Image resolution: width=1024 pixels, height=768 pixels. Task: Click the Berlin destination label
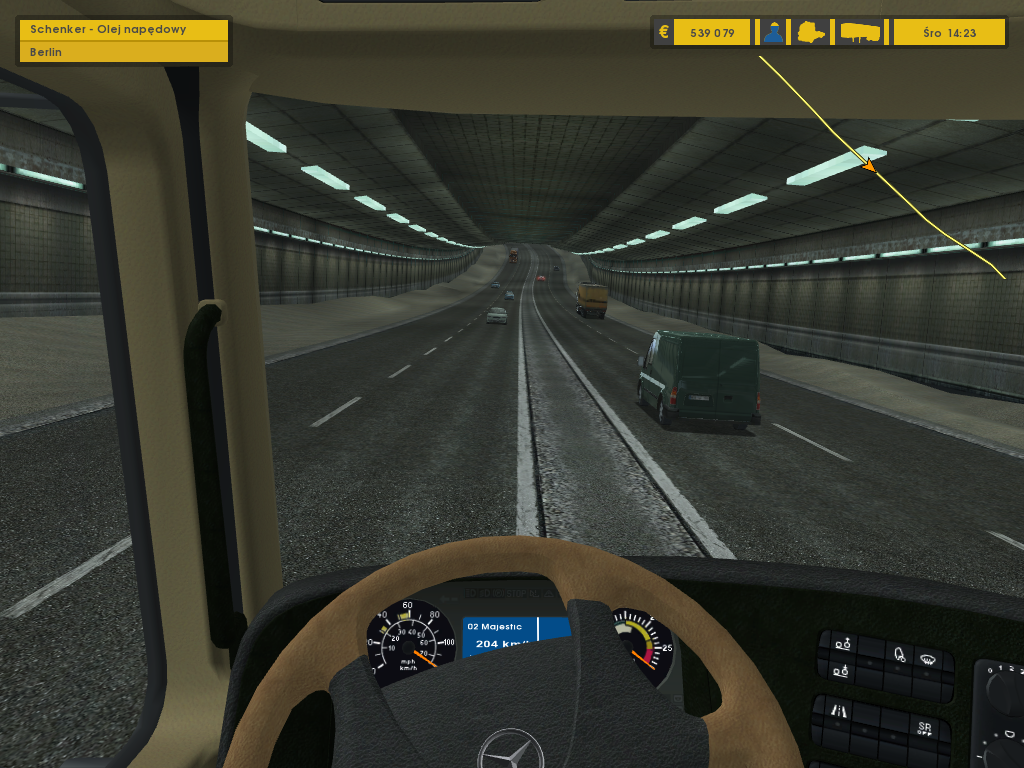click(124, 52)
